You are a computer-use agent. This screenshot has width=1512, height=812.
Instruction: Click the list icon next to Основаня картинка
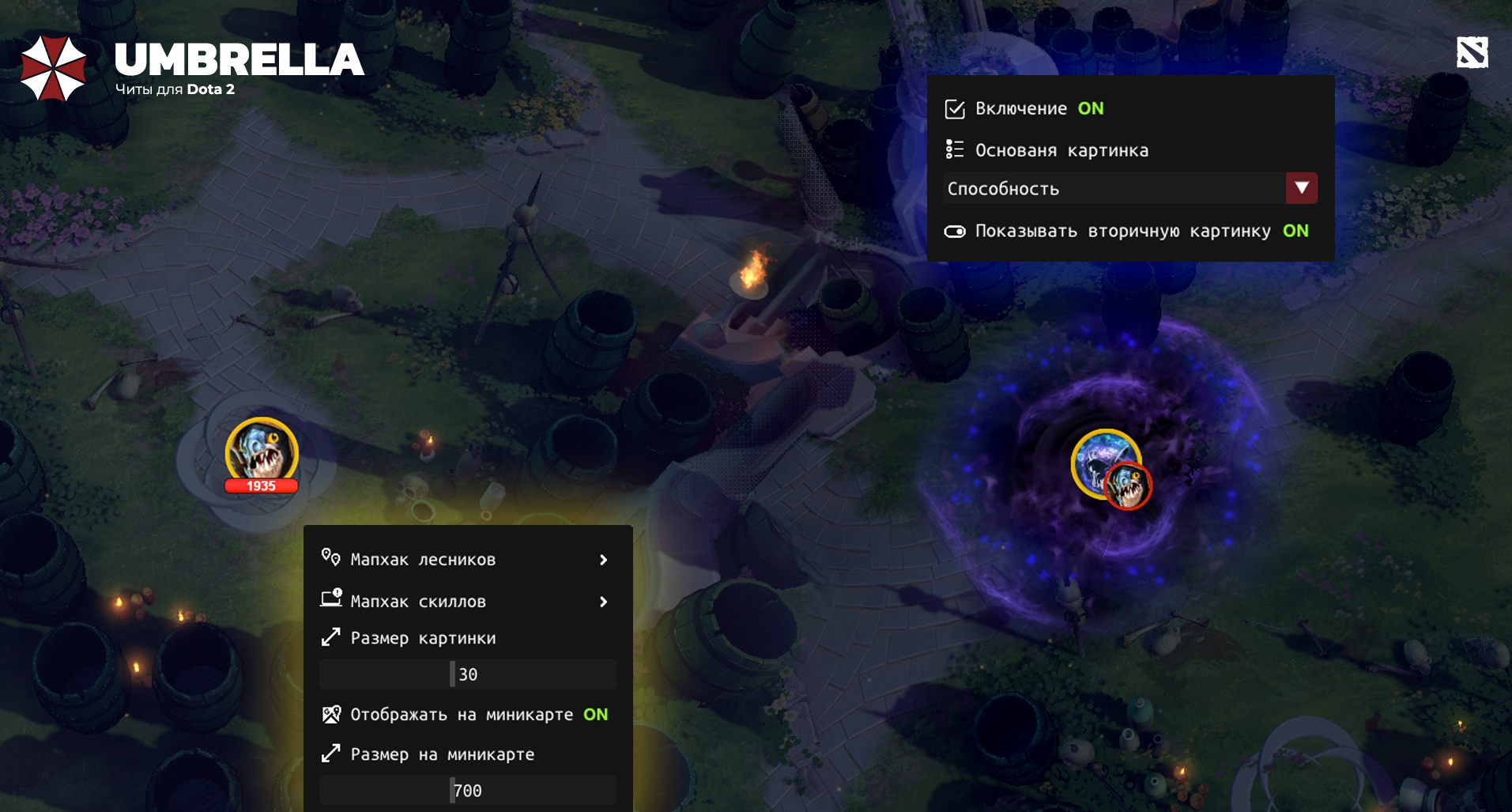[x=954, y=149]
